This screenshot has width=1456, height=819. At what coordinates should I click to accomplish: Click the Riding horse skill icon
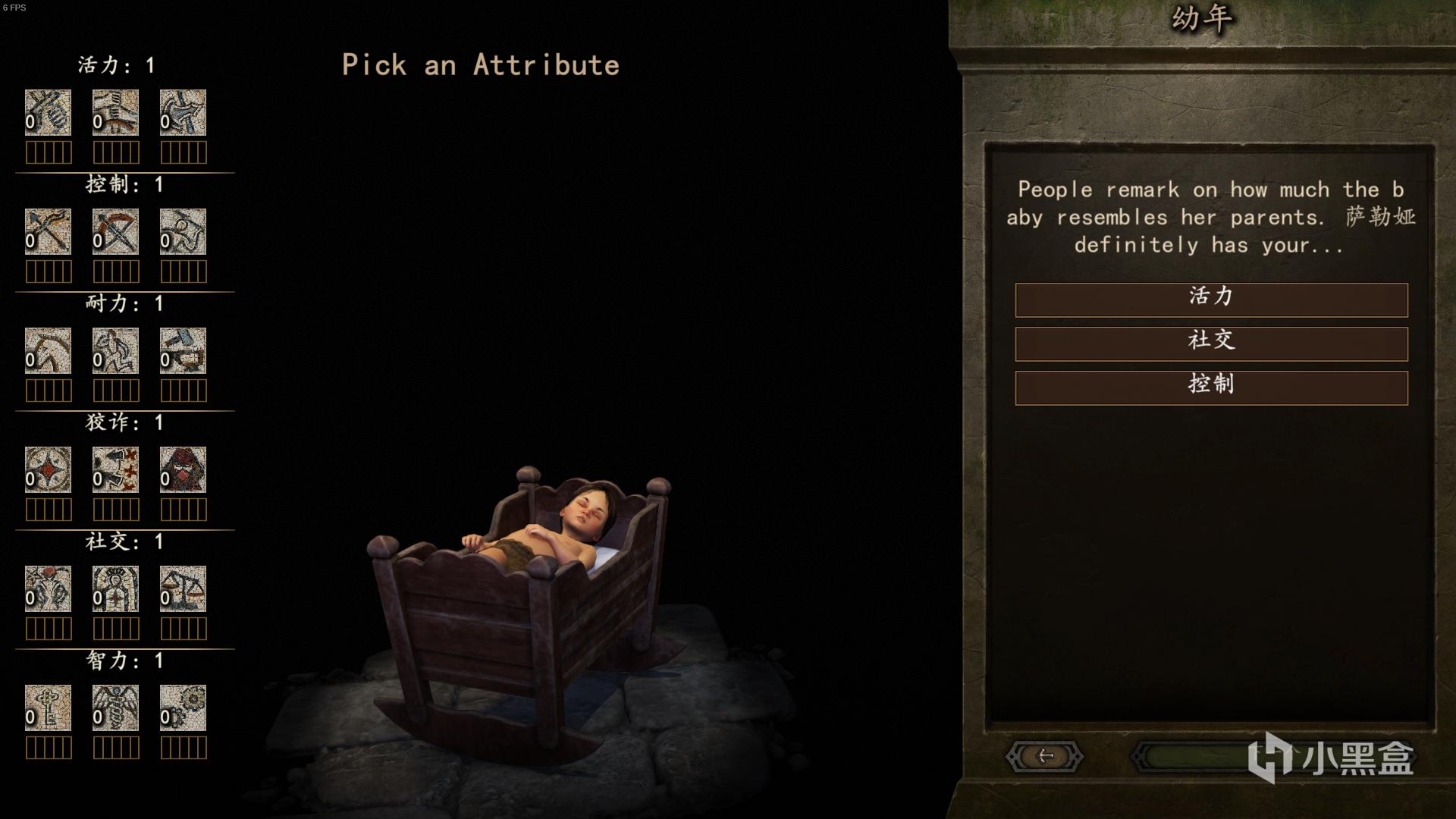click(x=48, y=350)
